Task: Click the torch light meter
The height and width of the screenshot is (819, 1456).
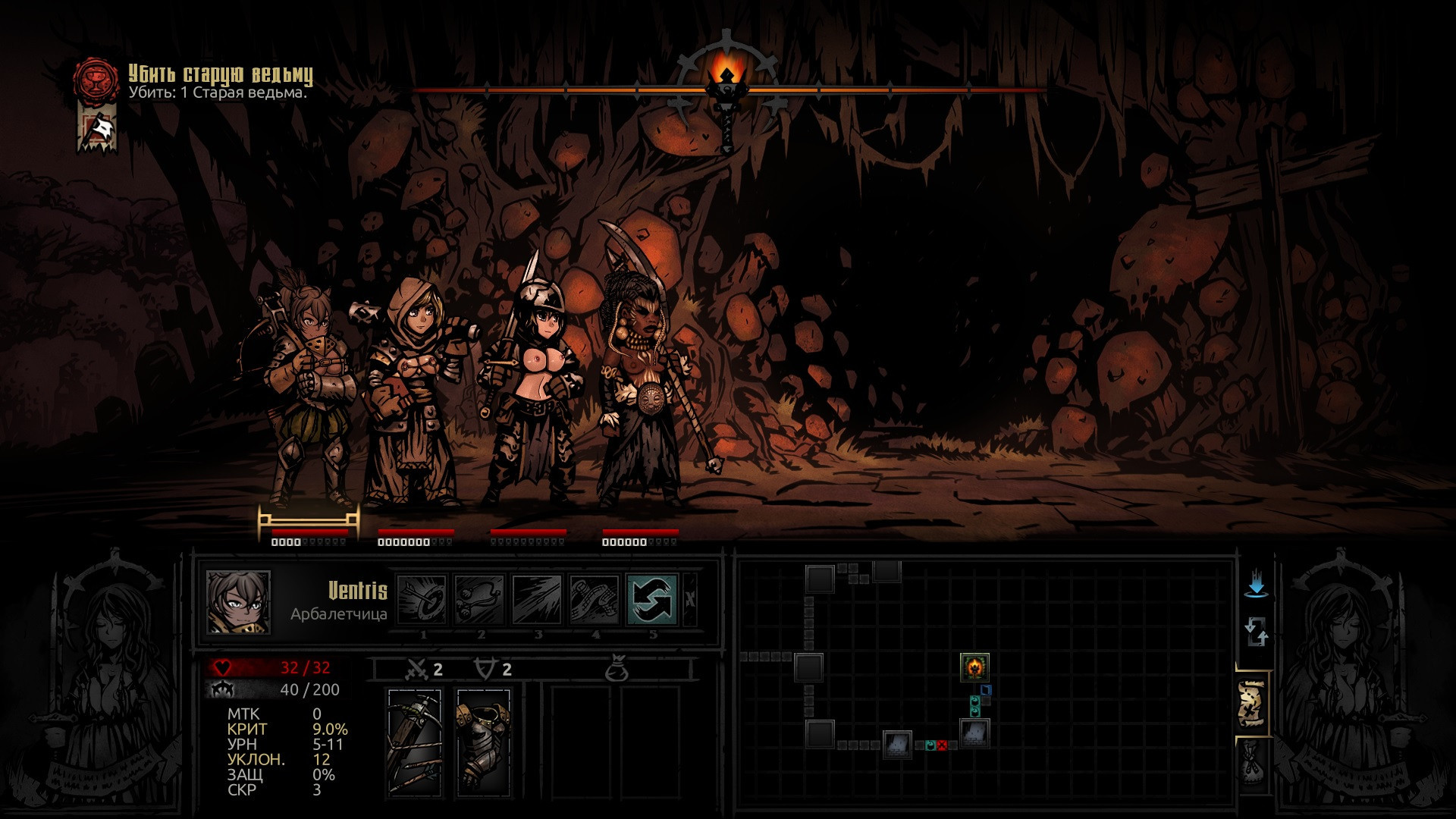Action: pos(726,89)
